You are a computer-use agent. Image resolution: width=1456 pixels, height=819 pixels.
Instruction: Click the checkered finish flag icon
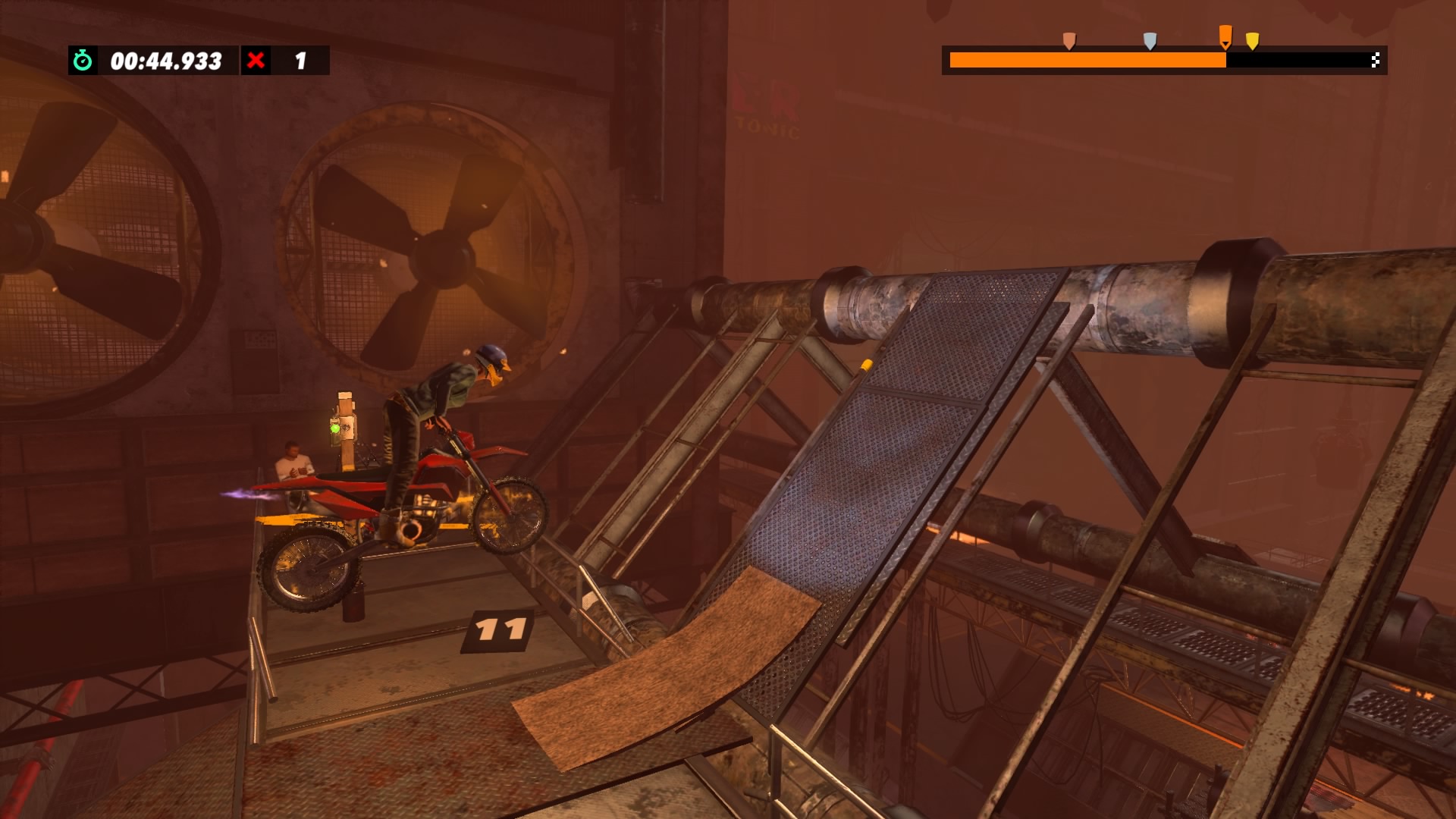(1375, 61)
